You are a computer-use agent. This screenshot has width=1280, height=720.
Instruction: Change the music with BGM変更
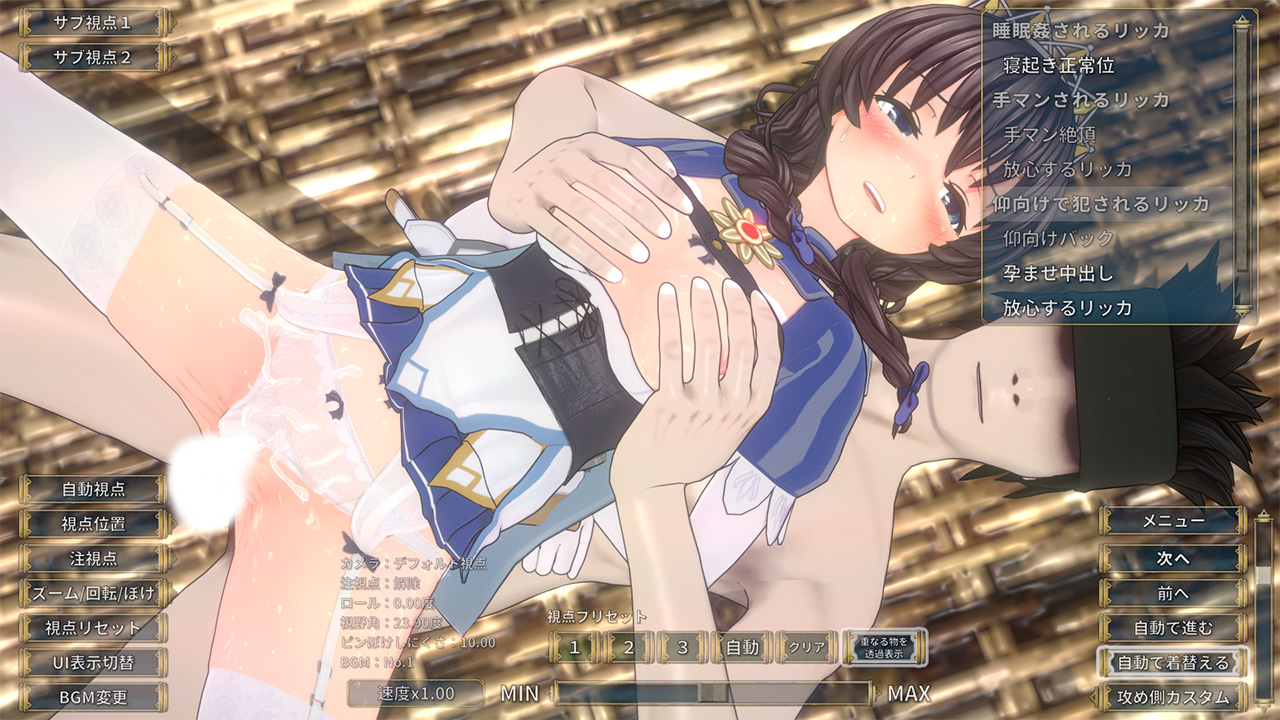(93, 697)
